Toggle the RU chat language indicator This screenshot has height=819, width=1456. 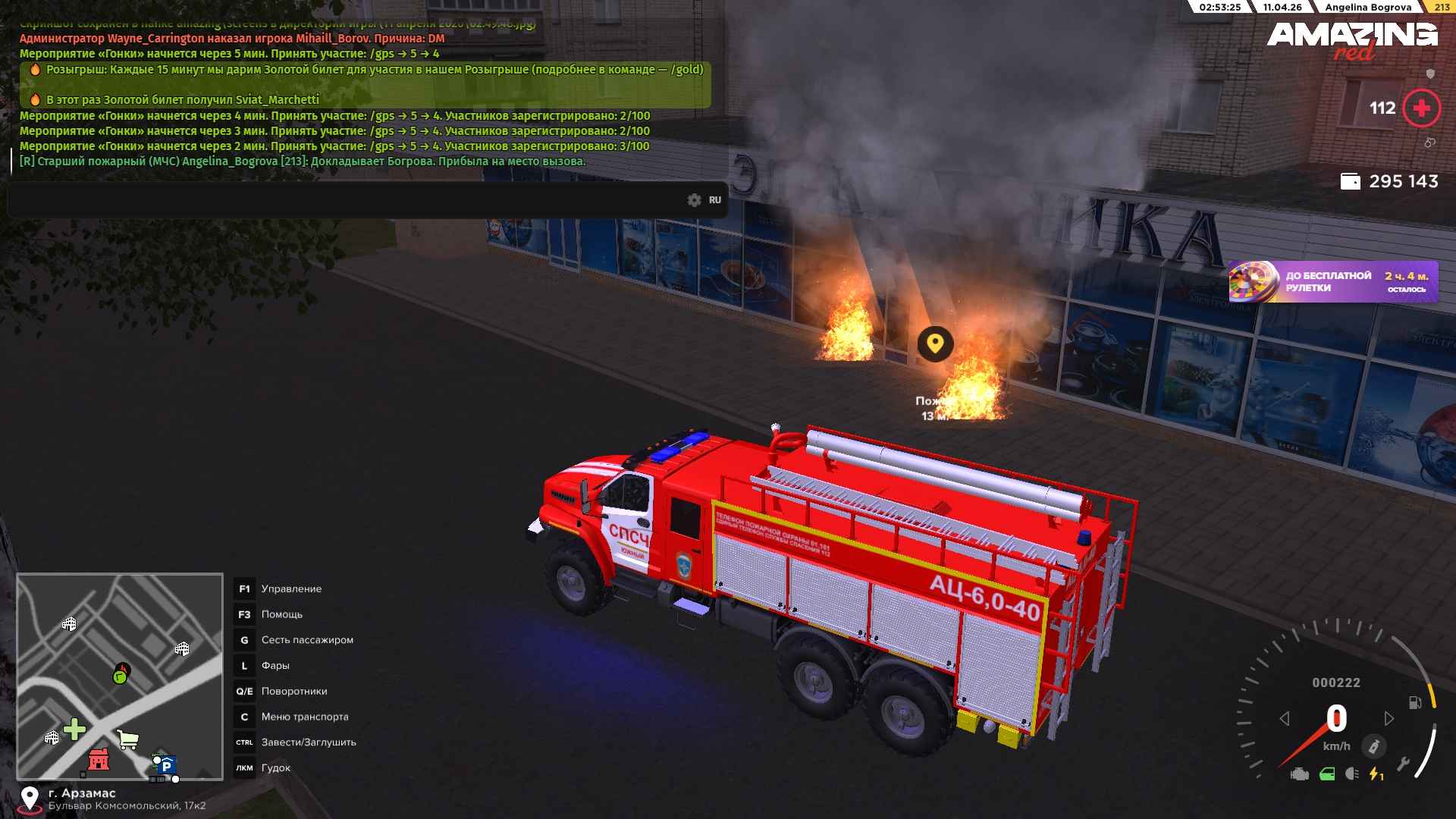[x=715, y=200]
